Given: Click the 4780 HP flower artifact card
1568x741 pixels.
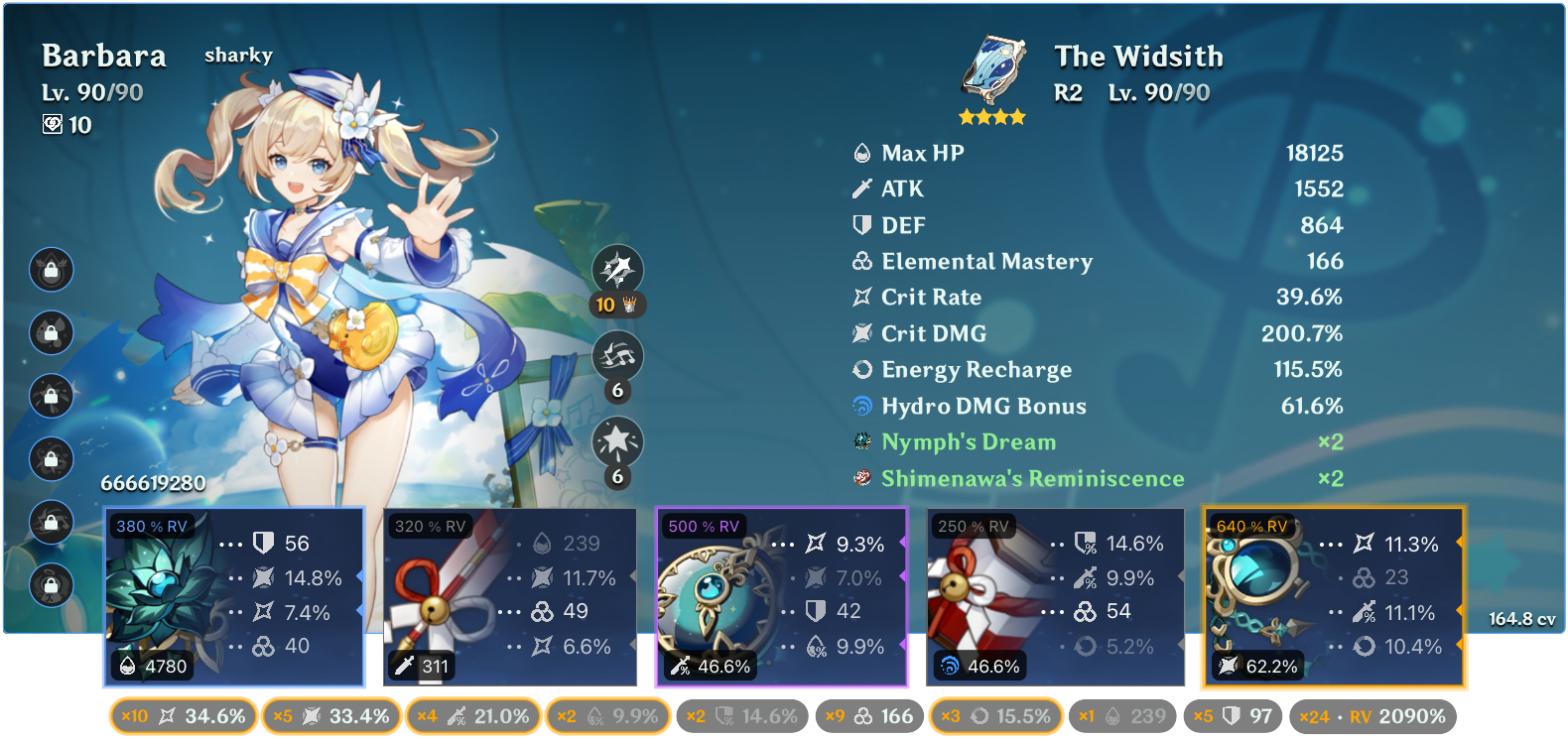Looking at the screenshot, I should point(234,595).
